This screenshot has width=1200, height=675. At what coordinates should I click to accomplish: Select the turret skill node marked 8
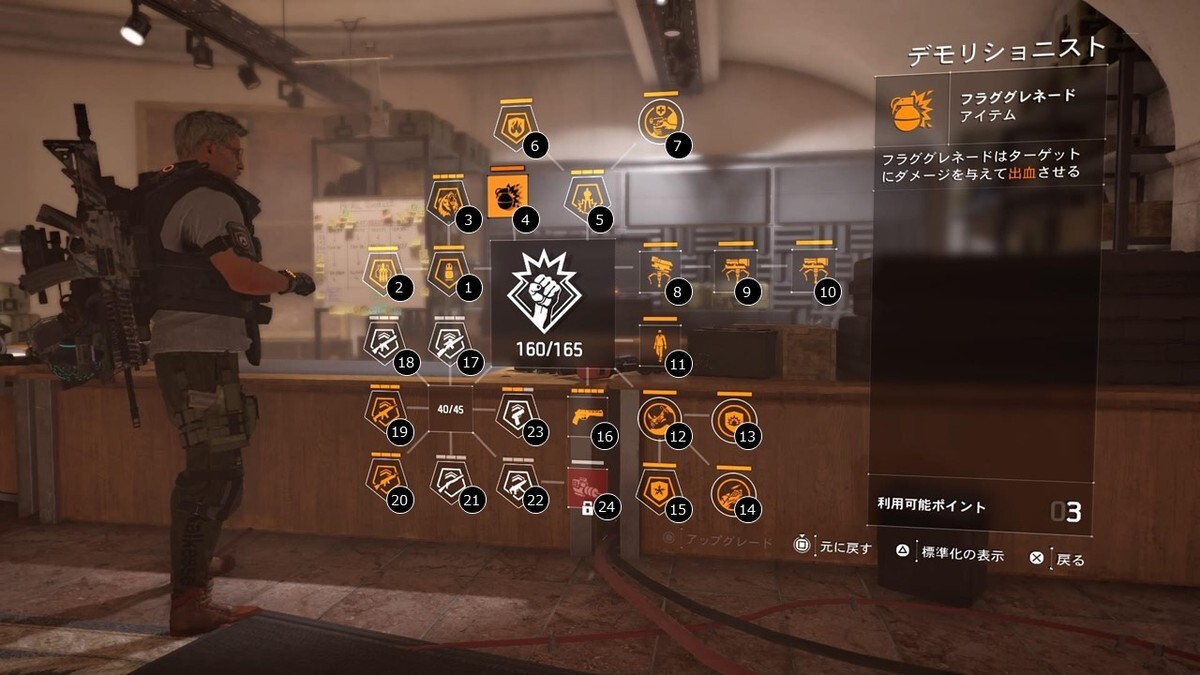point(660,271)
